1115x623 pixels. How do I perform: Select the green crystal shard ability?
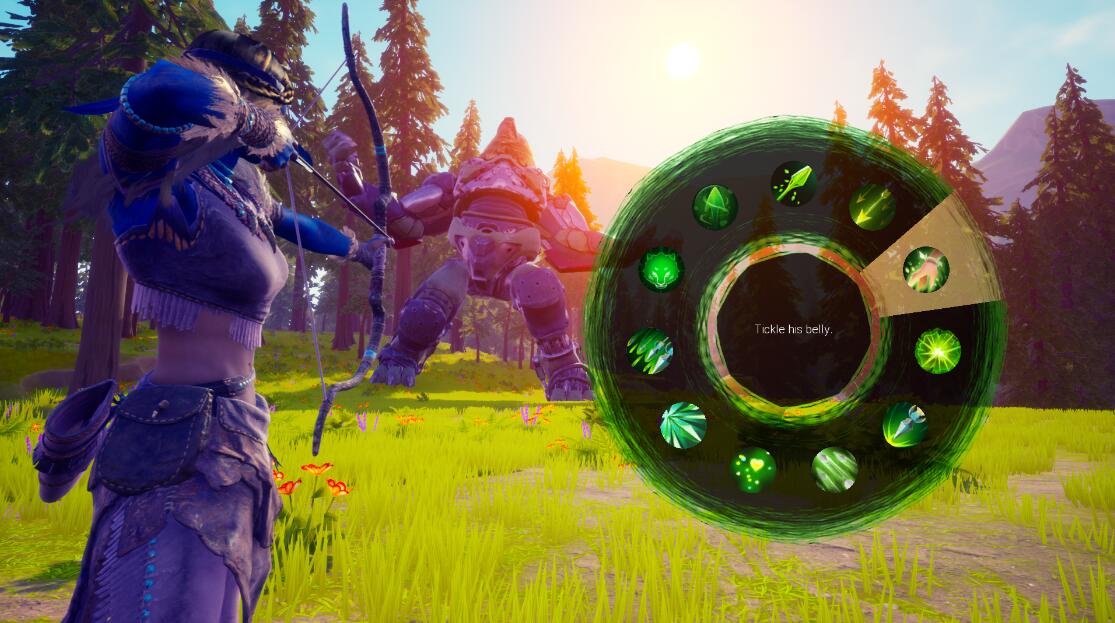[x=715, y=206]
